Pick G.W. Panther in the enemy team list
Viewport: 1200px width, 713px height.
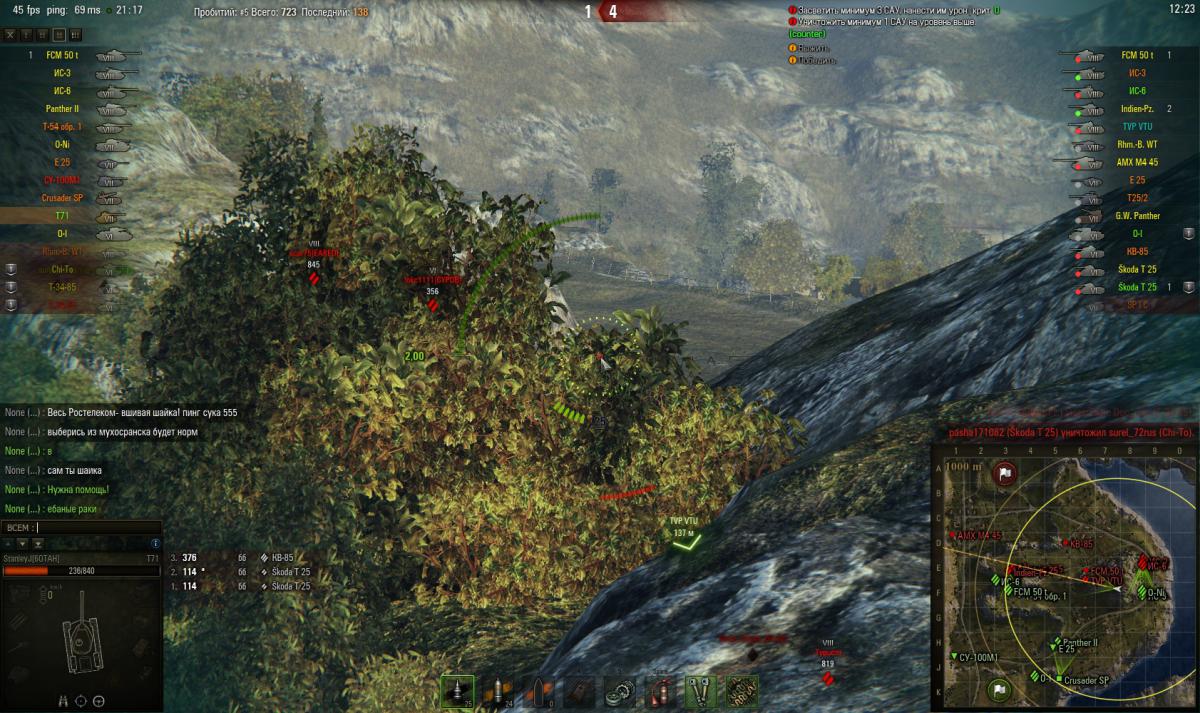click(x=1138, y=215)
